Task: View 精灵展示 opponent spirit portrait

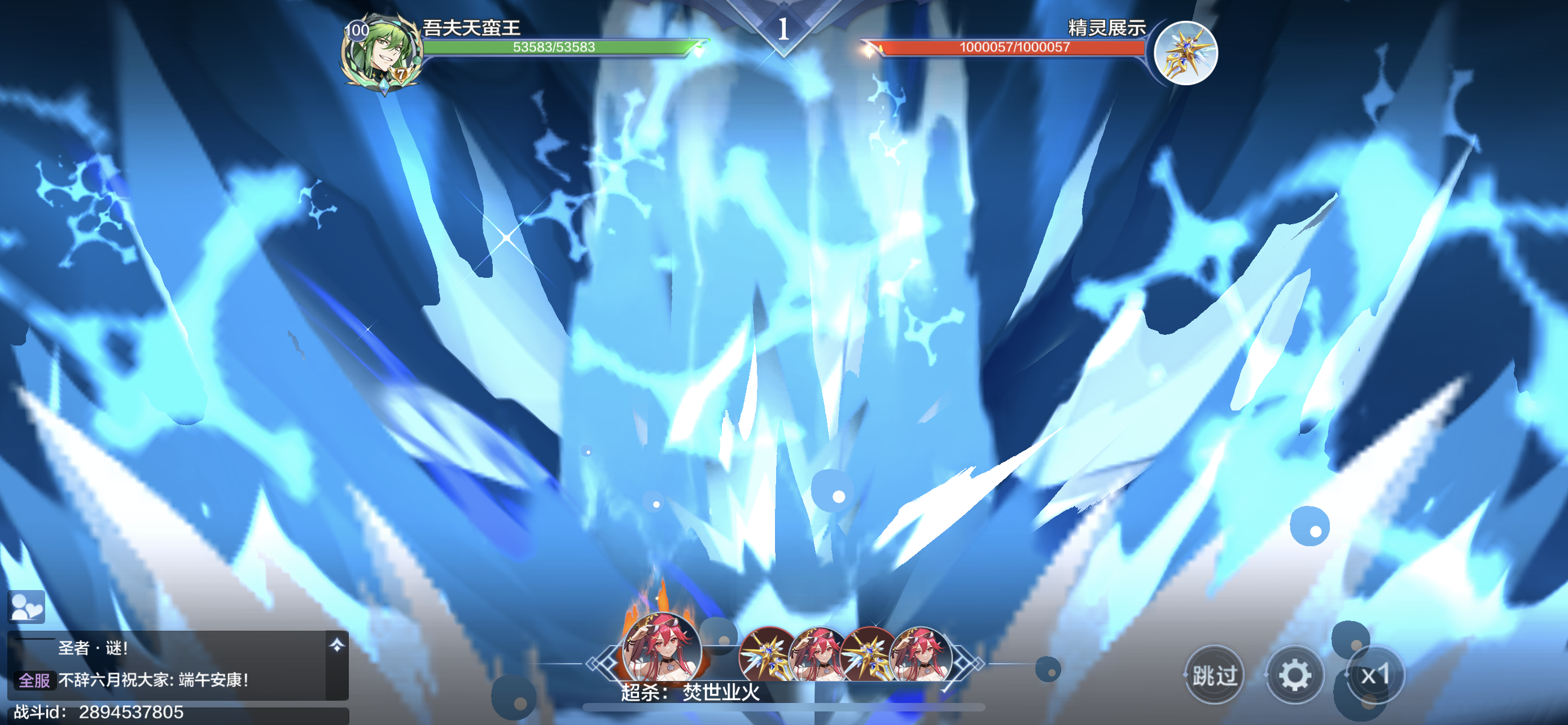Action: (1185, 53)
